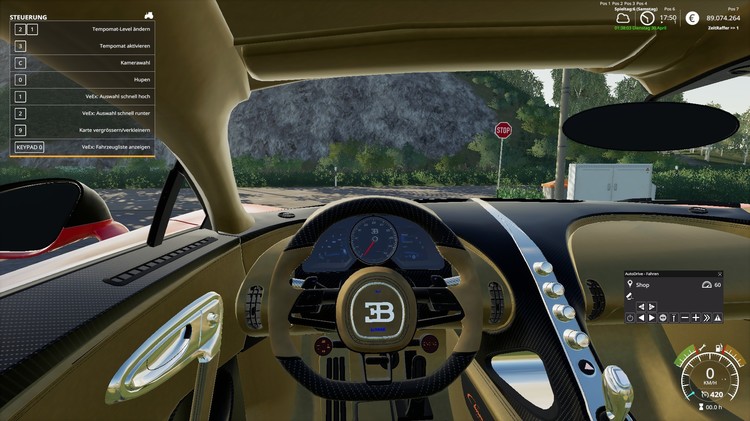Activate the double-chevron AutoDrive button
Viewport: 750px width, 421px height.
point(707,318)
